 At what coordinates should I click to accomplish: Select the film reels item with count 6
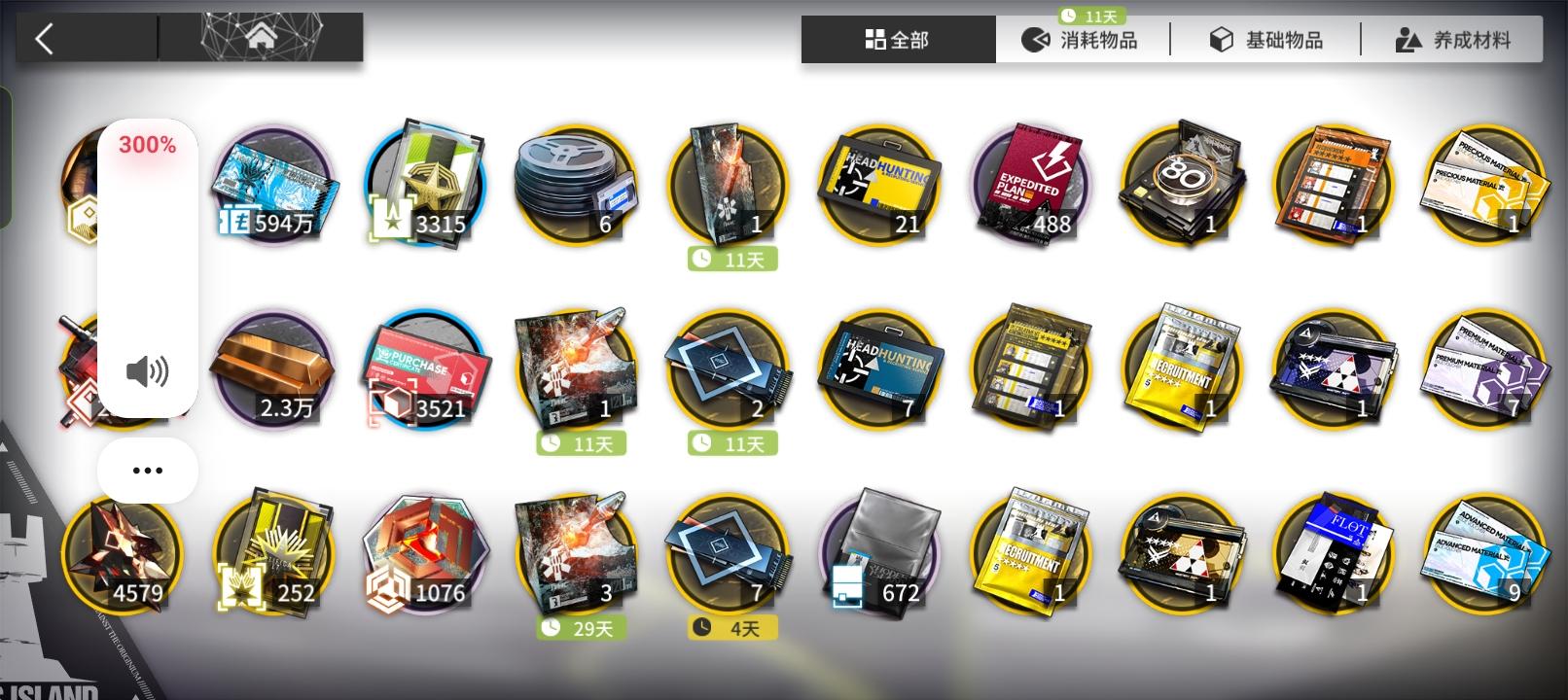coord(576,185)
